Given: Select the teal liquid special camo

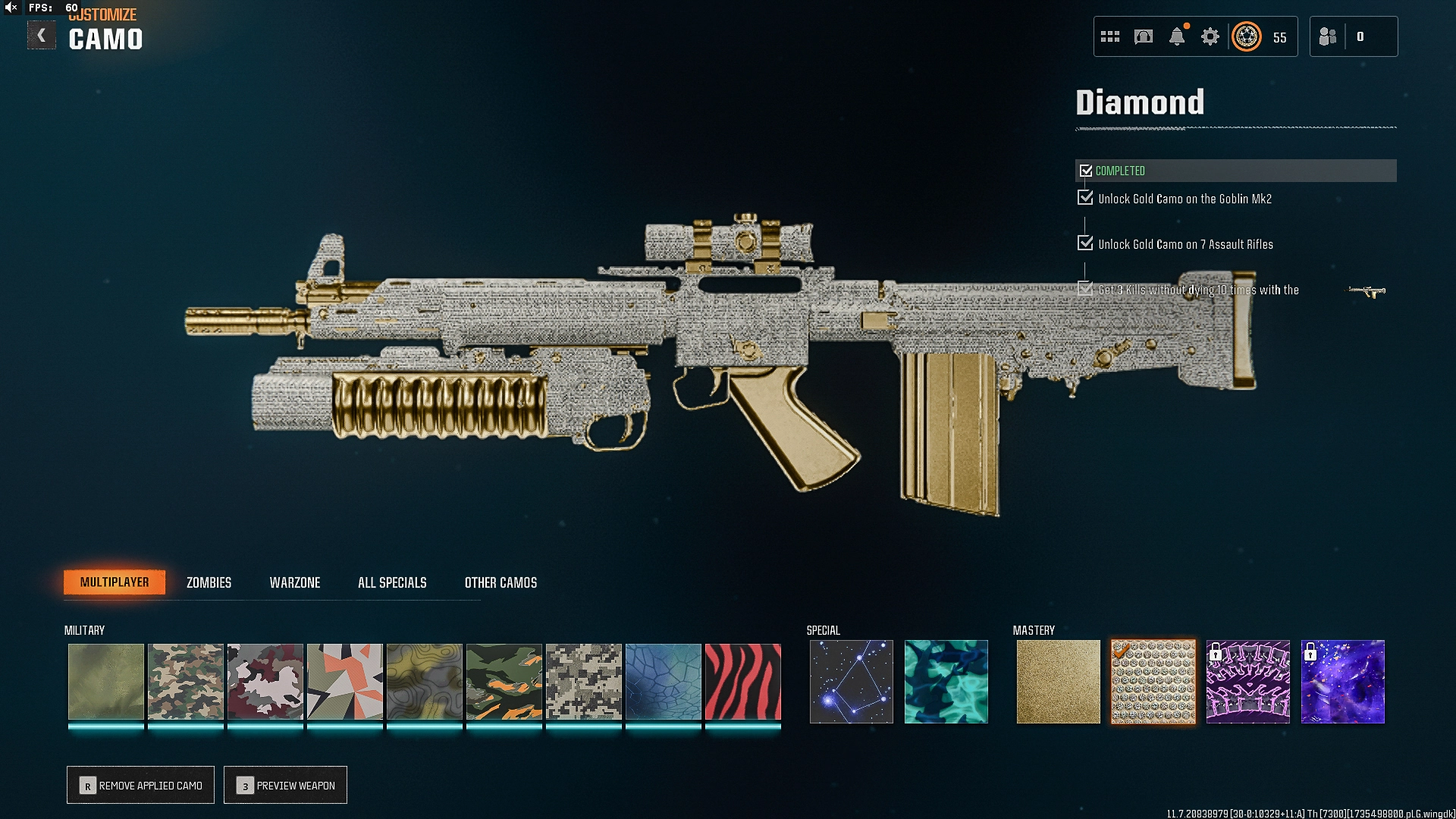Looking at the screenshot, I should click(946, 682).
